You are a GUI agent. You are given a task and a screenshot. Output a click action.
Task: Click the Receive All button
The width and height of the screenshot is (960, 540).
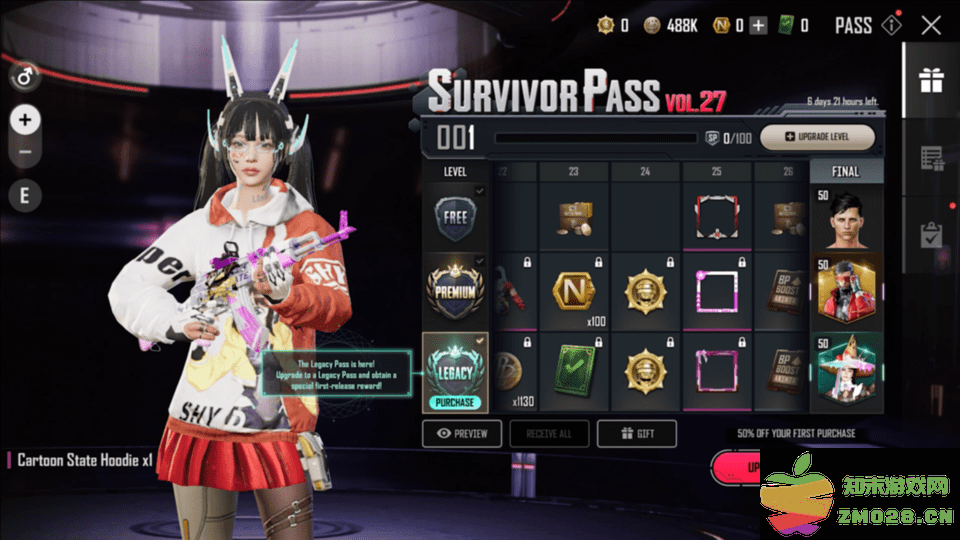click(549, 433)
